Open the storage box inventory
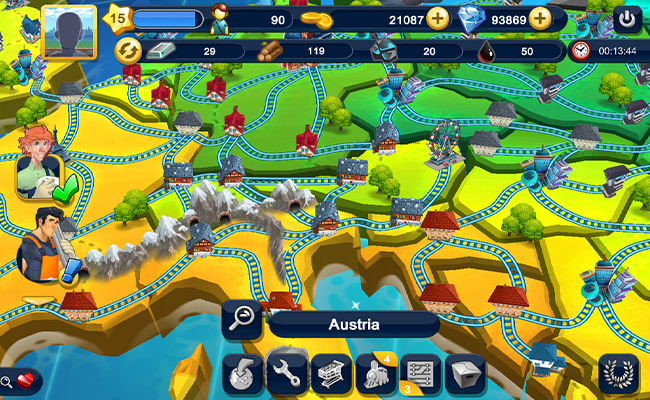The image size is (650, 400). tap(464, 374)
